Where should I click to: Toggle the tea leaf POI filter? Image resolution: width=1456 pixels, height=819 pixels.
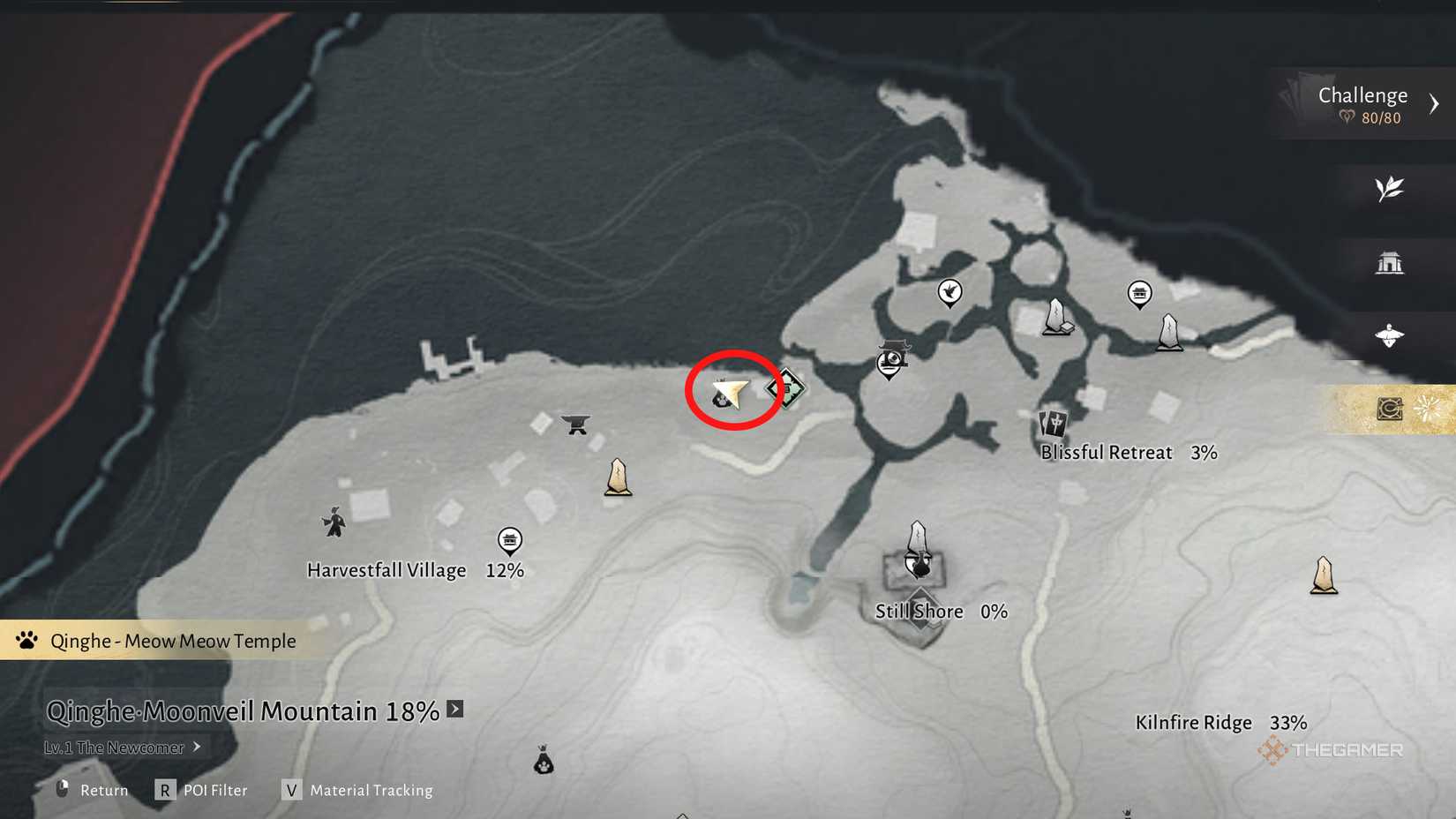(x=1390, y=187)
